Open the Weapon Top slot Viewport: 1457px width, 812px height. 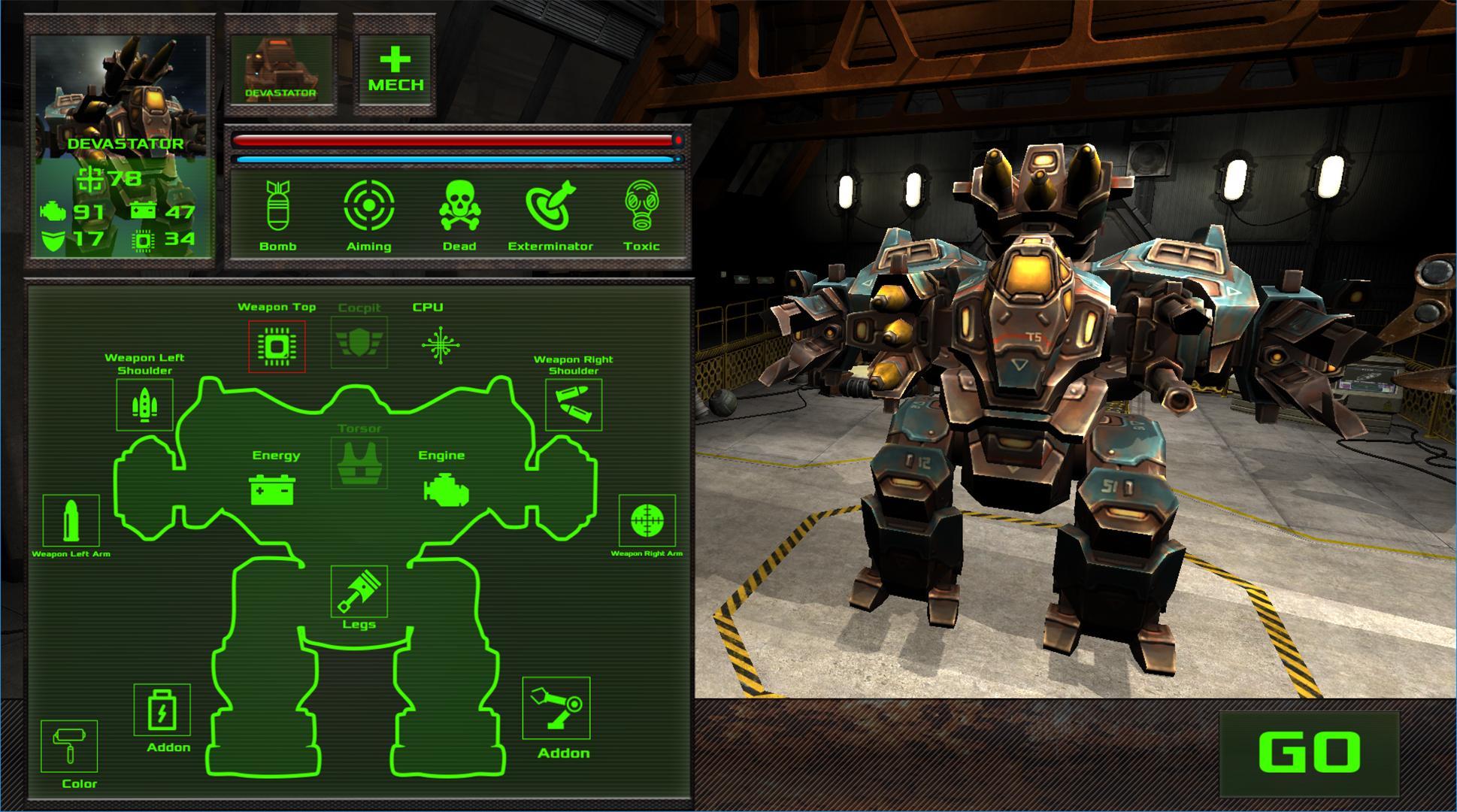[277, 346]
